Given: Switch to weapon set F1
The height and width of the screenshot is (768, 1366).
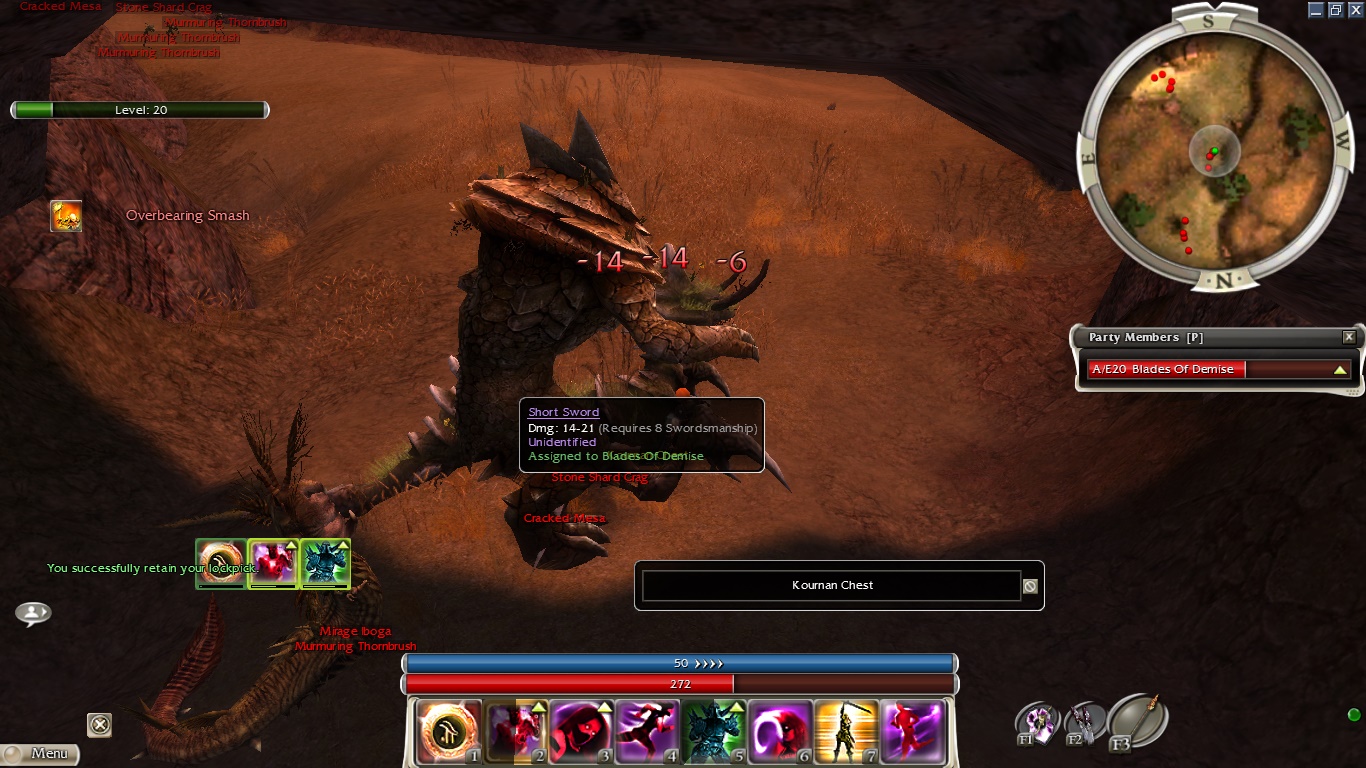Looking at the screenshot, I should (x=1037, y=723).
